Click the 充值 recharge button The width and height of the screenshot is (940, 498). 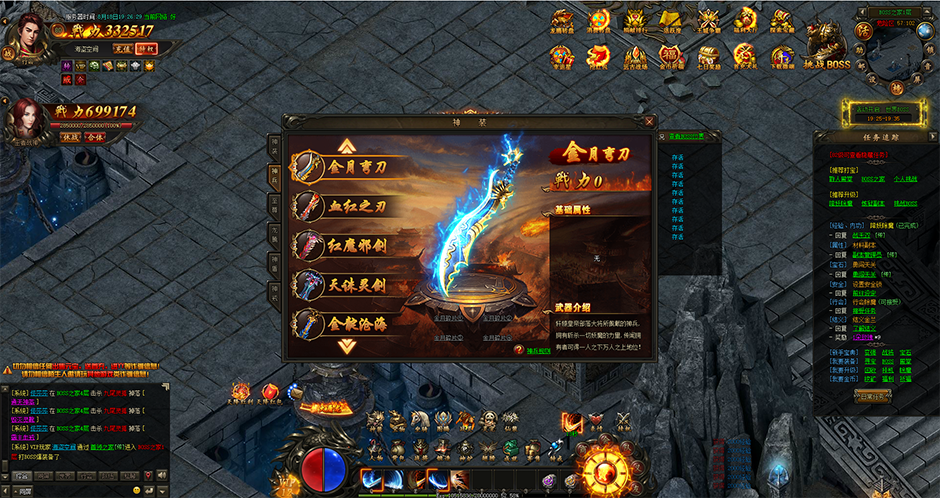point(122,47)
